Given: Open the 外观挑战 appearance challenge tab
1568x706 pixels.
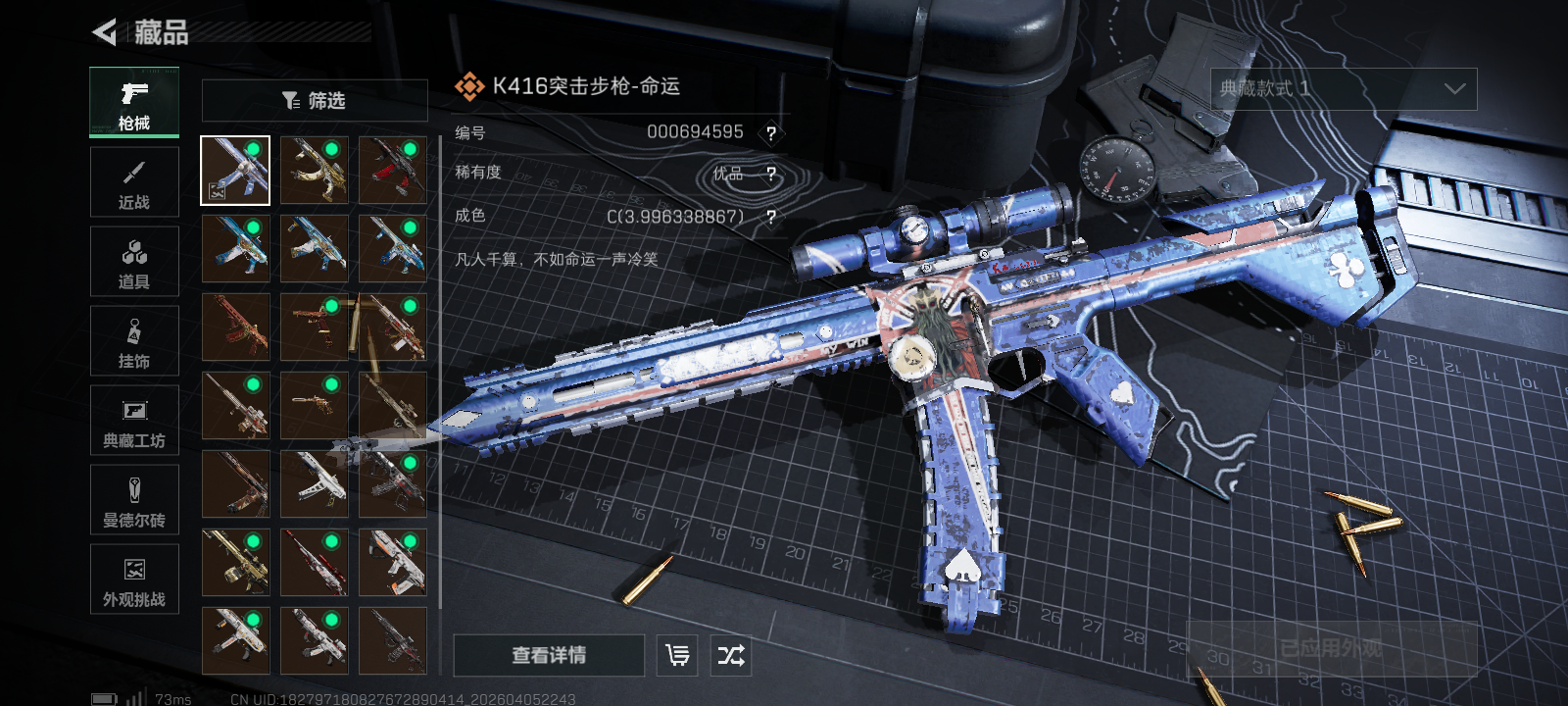Looking at the screenshot, I should (134, 580).
